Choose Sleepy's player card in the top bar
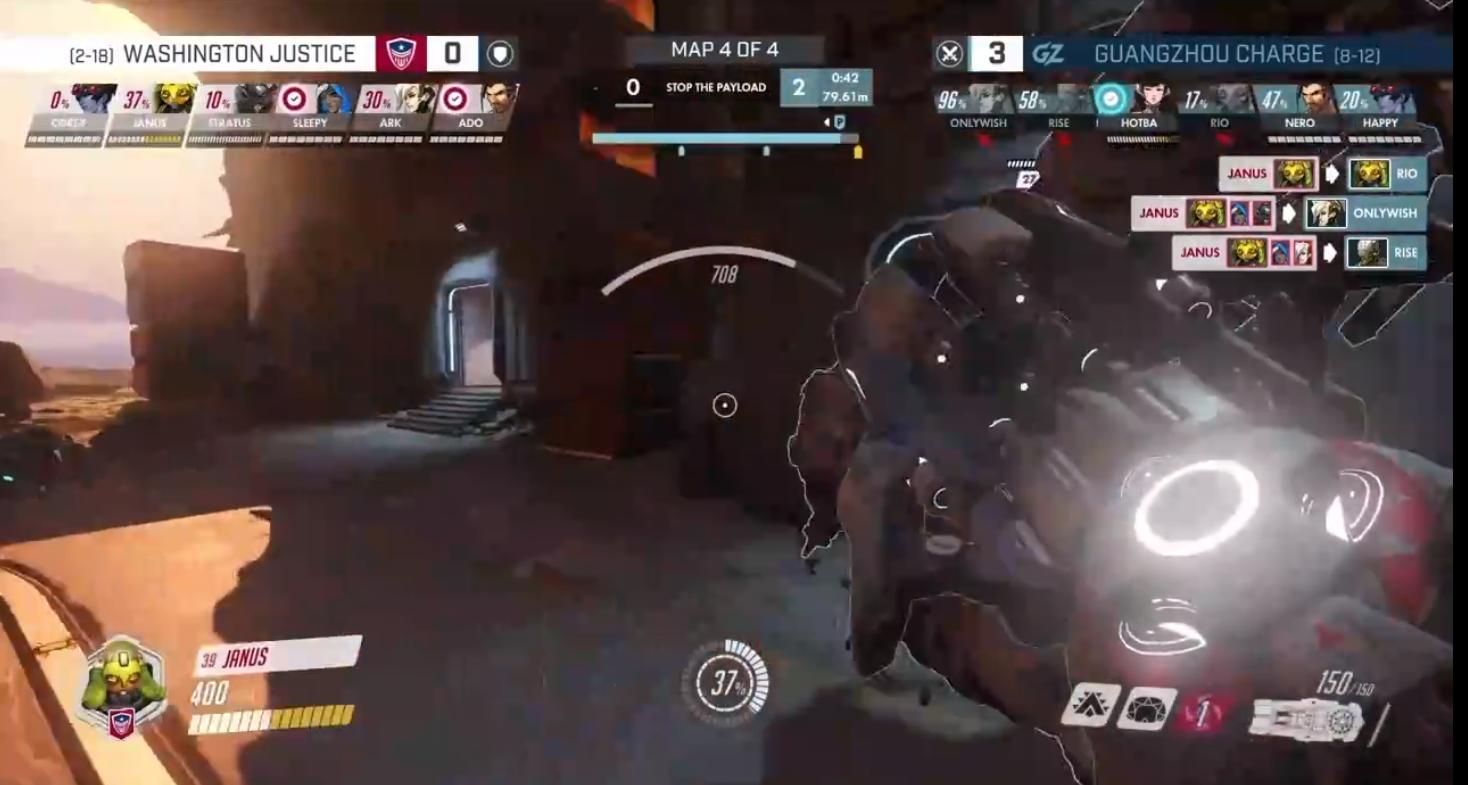This screenshot has width=1468, height=785. click(331, 101)
